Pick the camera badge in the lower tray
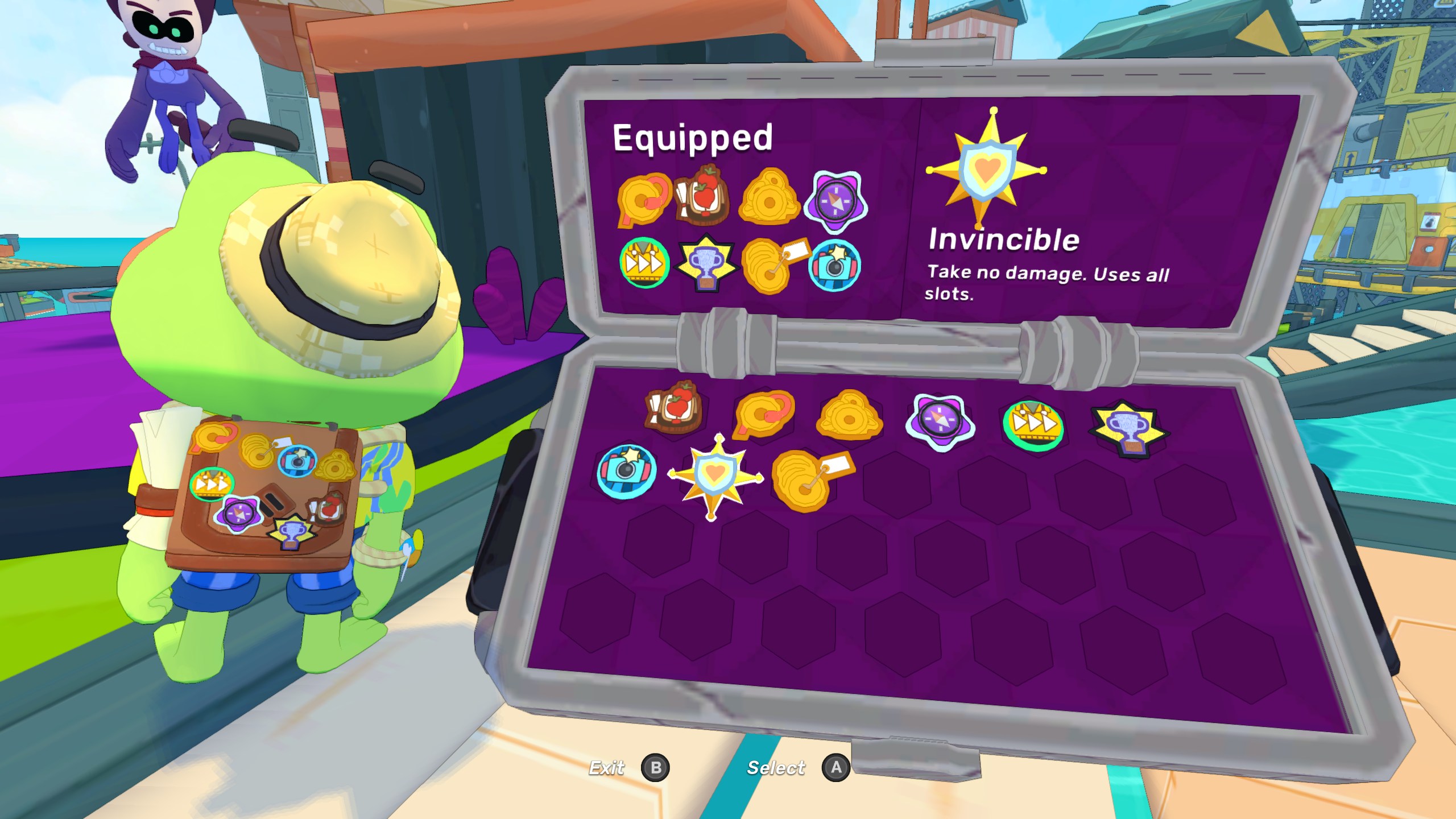The image size is (1456, 819). coord(626,471)
